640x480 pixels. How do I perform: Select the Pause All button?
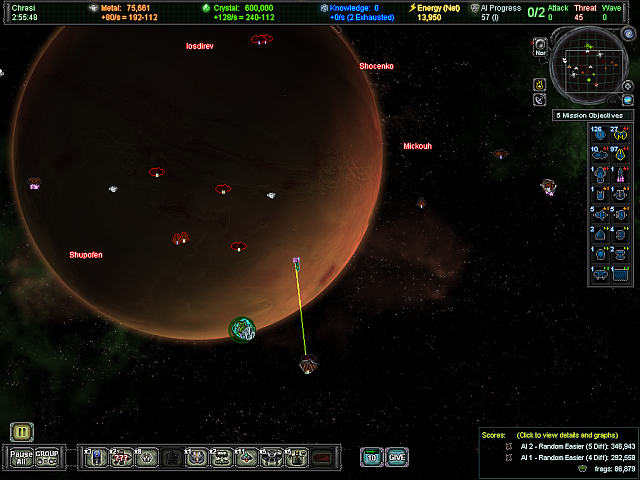point(22,457)
